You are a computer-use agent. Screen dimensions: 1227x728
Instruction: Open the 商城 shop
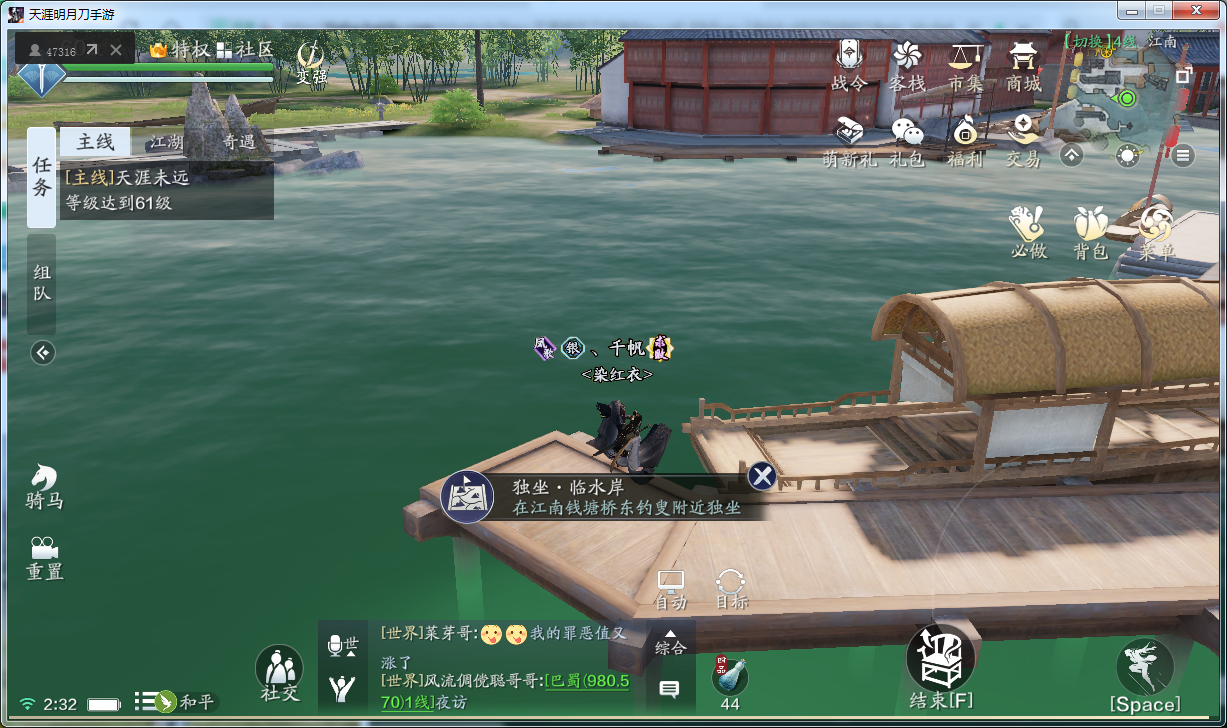pos(1023,66)
